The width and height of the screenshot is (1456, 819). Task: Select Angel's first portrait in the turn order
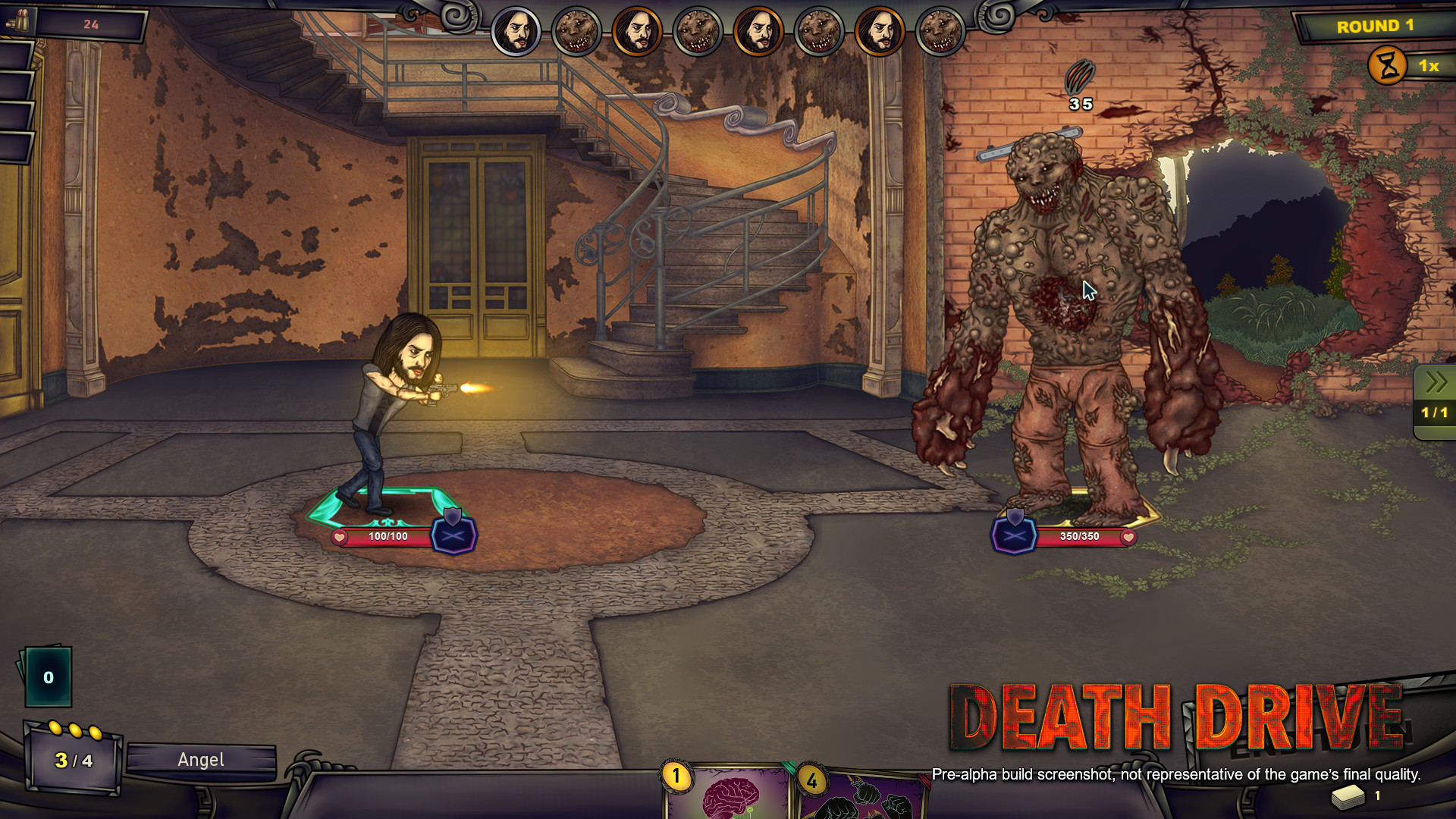[515, 31]
